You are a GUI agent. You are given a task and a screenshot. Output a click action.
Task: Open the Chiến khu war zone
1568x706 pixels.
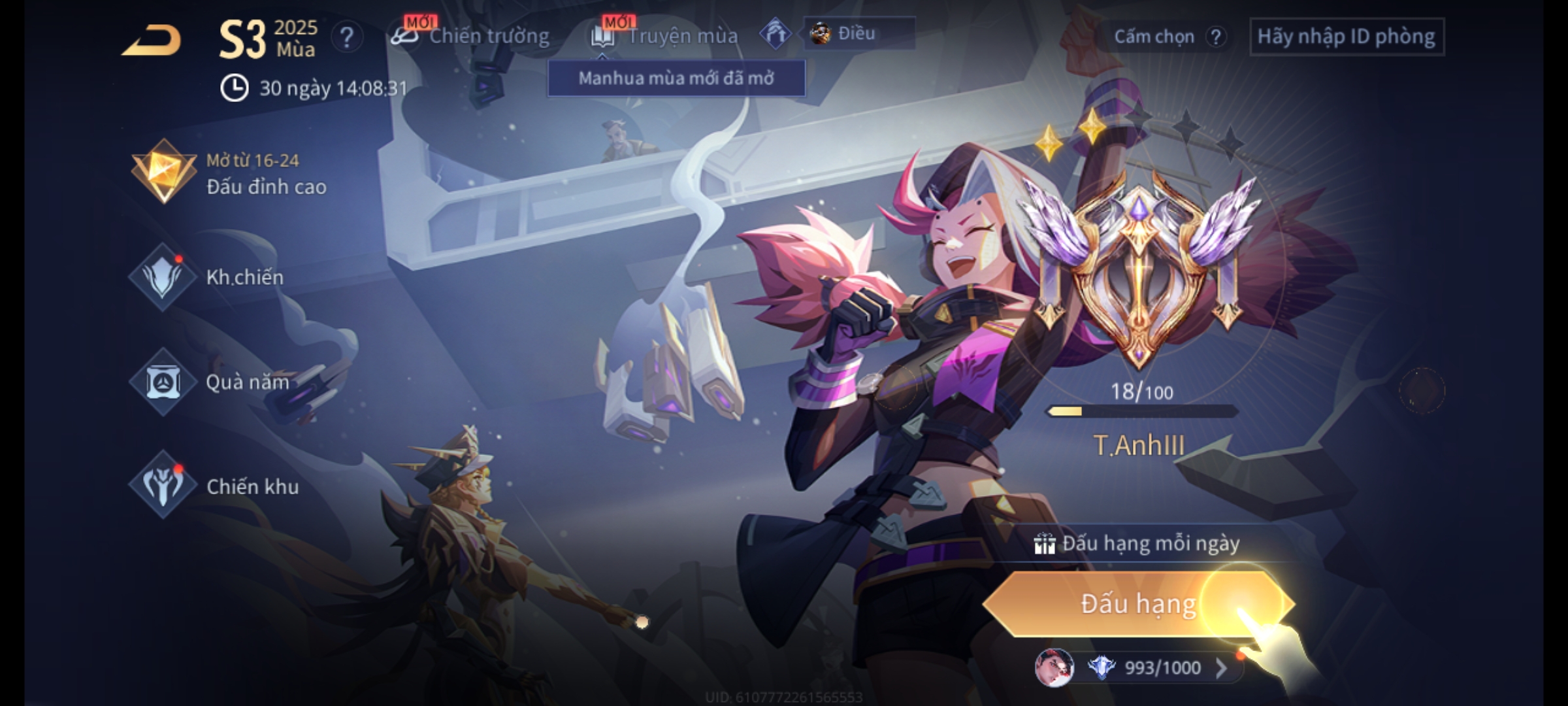coord(214,486)
